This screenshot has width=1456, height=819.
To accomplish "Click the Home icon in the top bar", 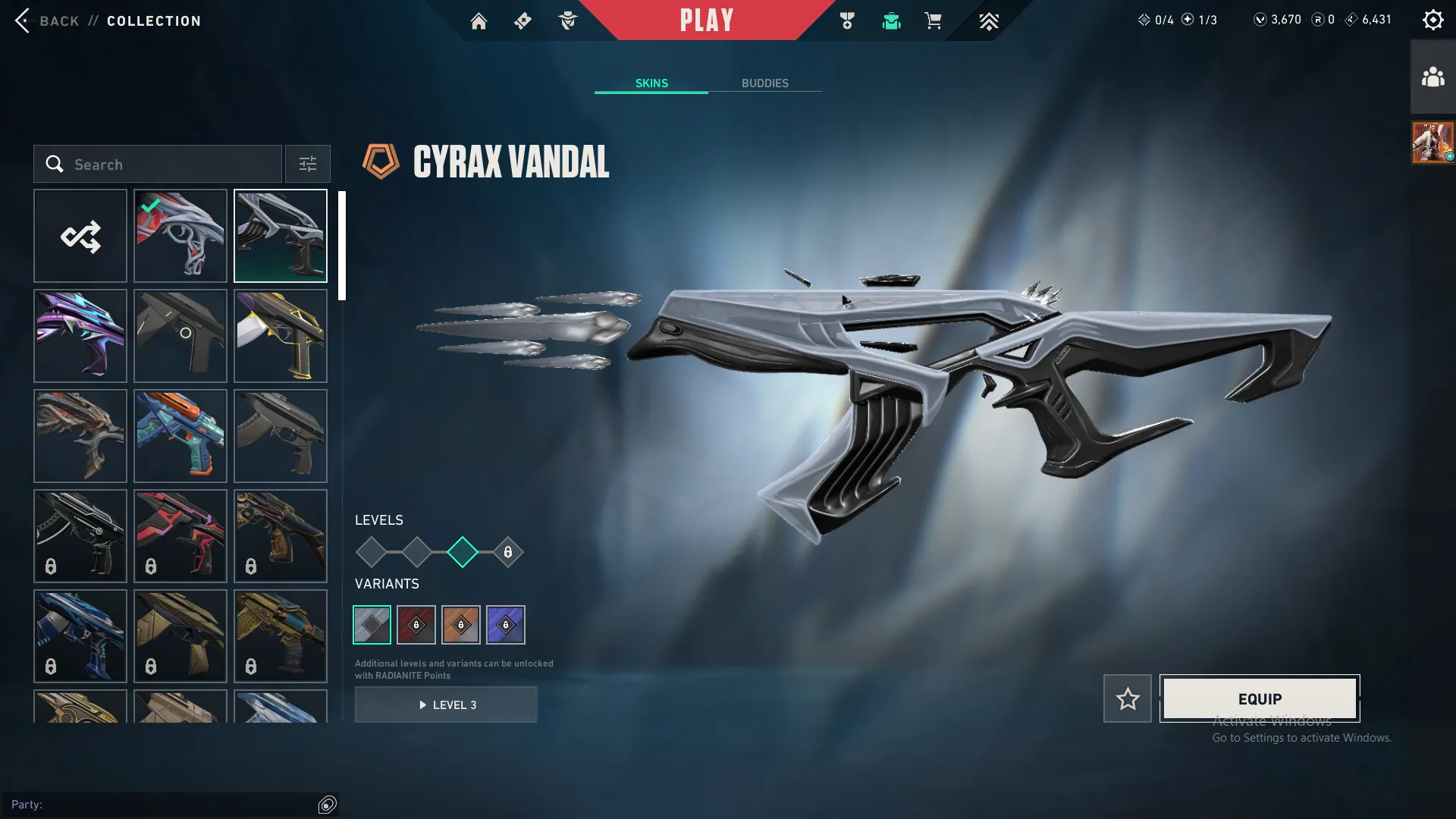I will coord(479,21).
